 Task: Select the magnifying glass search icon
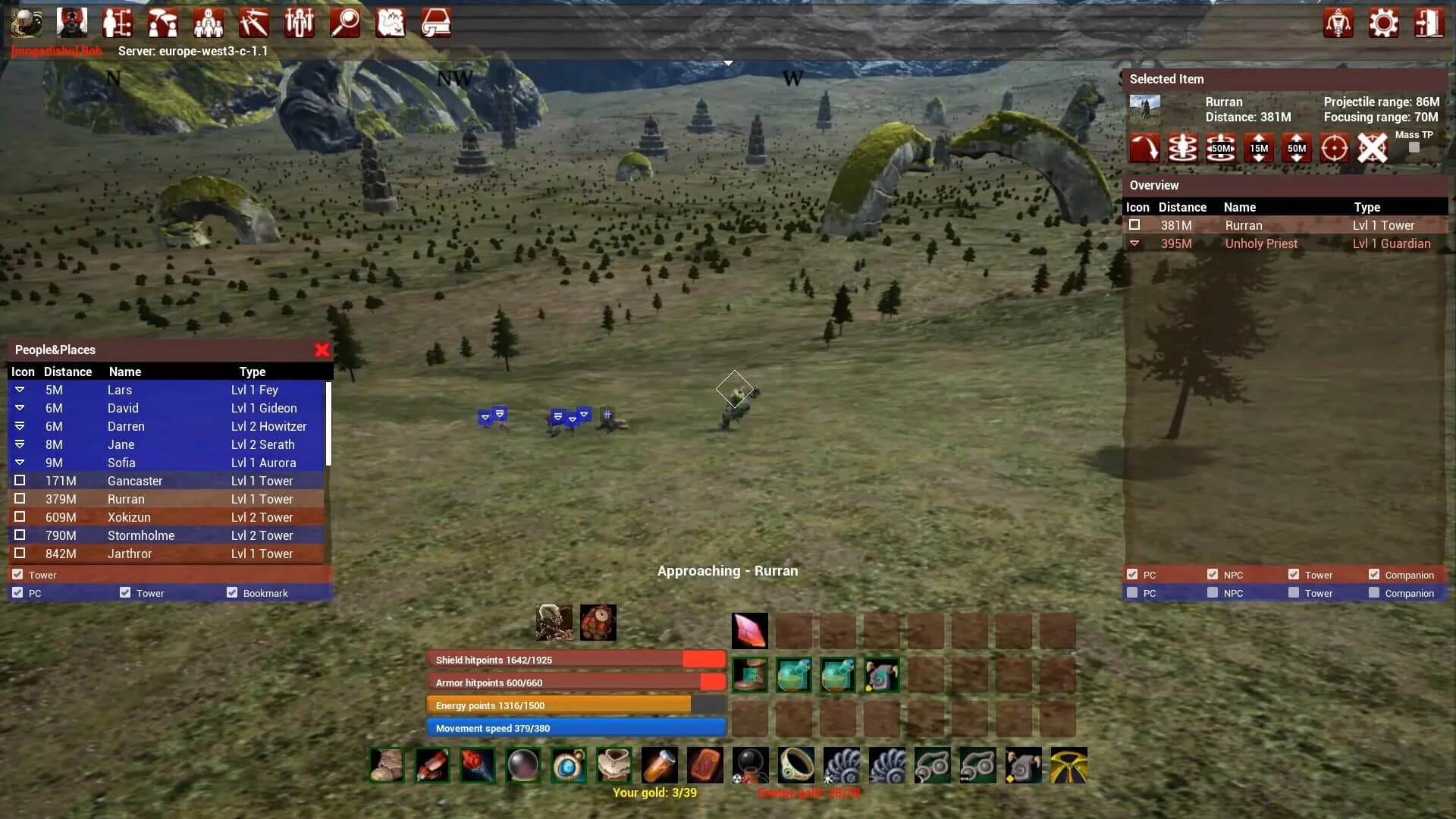point(346,23)
